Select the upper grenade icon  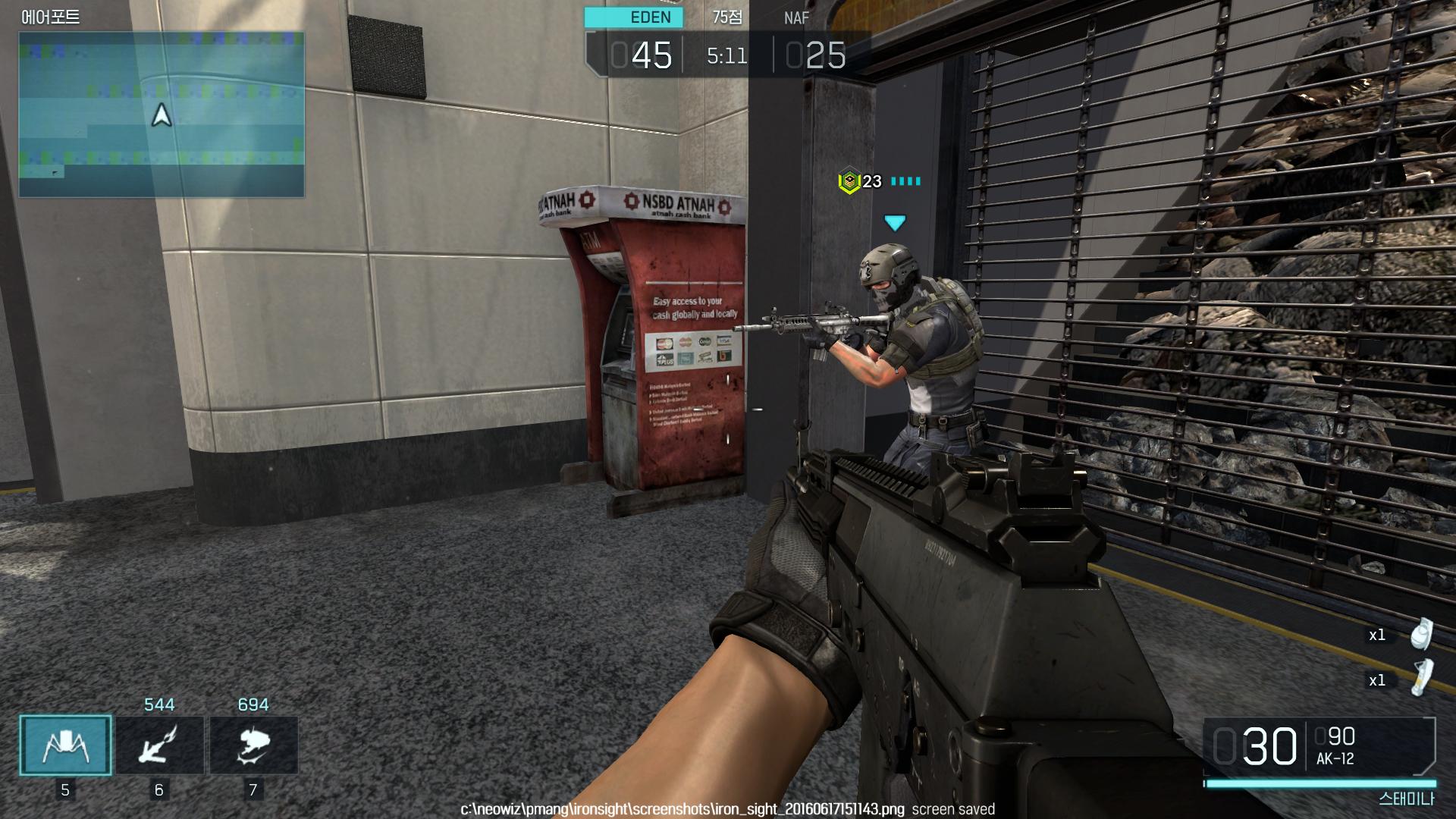(1422, 634)
